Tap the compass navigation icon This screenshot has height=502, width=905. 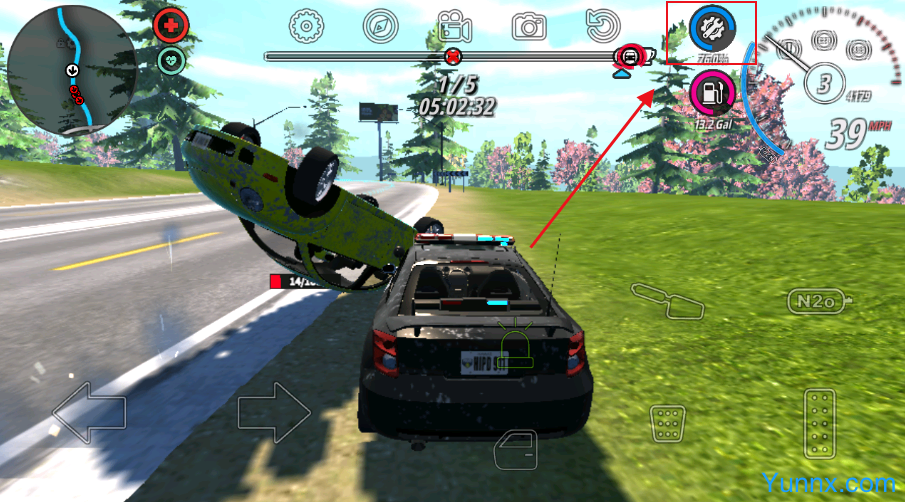click(380, 24)
